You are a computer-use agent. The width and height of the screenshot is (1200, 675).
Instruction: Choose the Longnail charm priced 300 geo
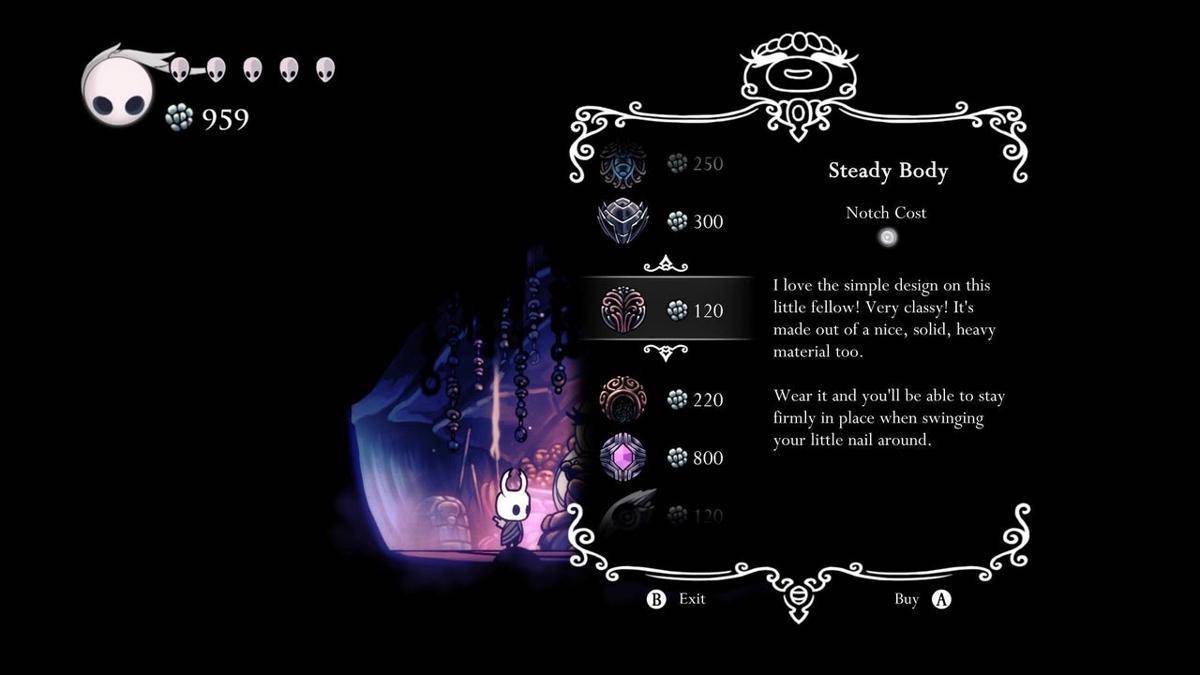(x=623, y=221)
